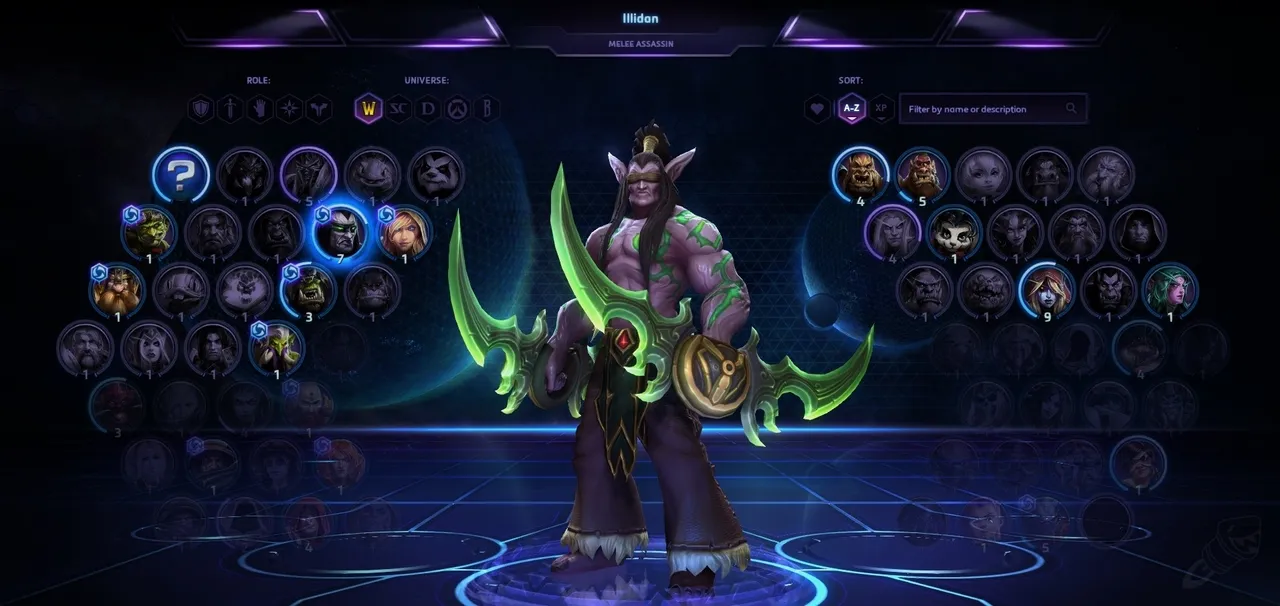Choose the highlighted Illidan portrait
Screen dimensions: 1280x606
click(340, 232)
